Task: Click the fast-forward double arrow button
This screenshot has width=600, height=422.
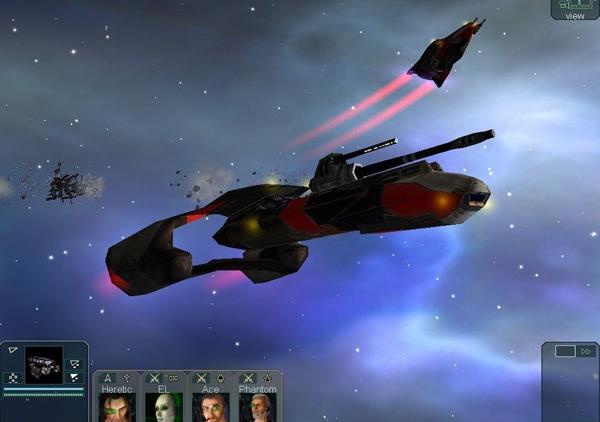Action: (586, 351)
